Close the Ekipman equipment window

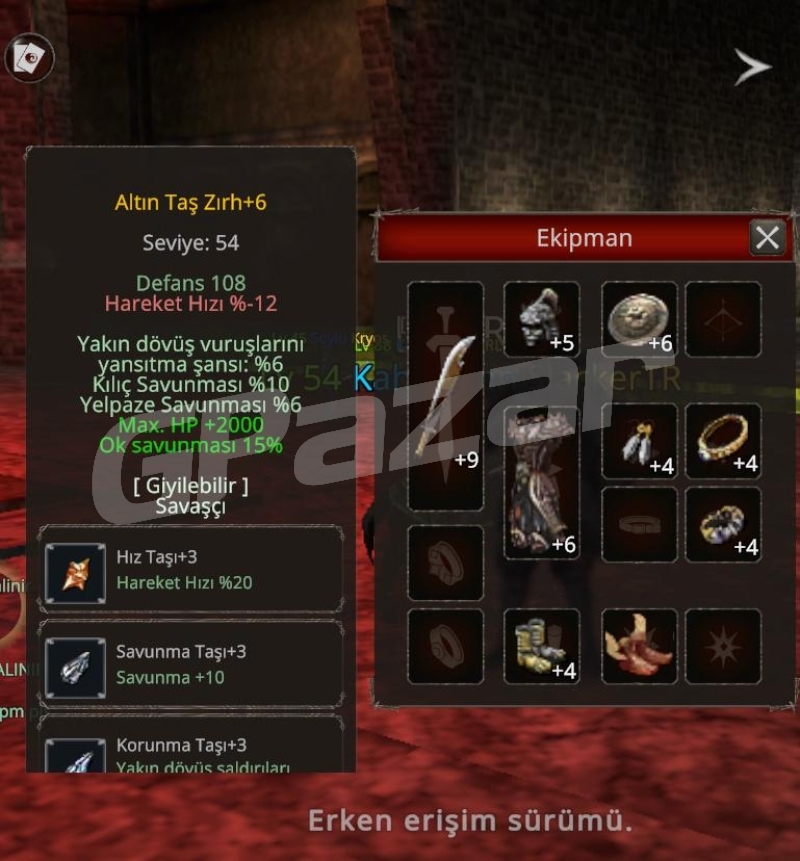point(767,238)
